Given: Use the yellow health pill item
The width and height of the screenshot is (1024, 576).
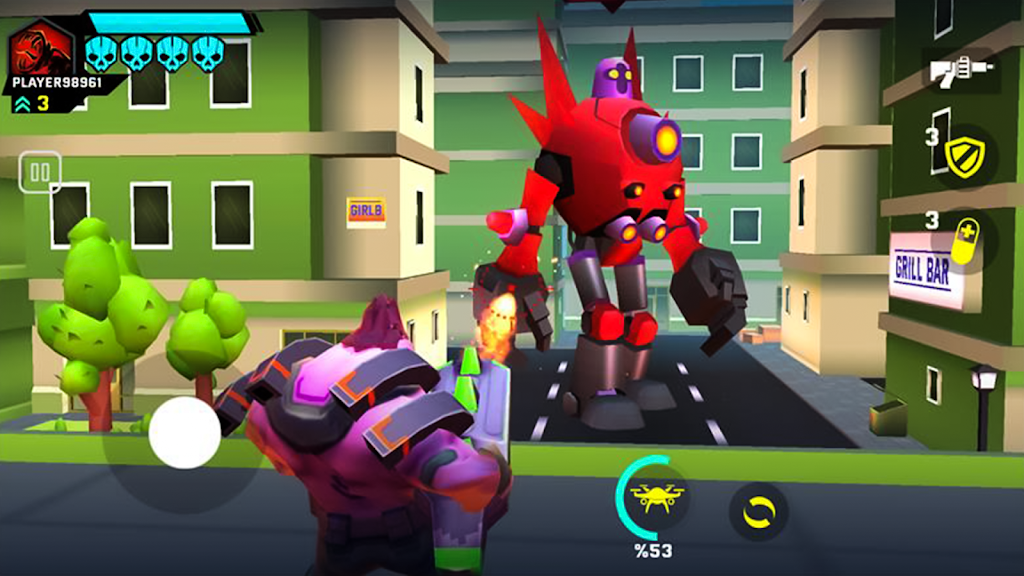Looking at the screenshot, I should [965, 240].
